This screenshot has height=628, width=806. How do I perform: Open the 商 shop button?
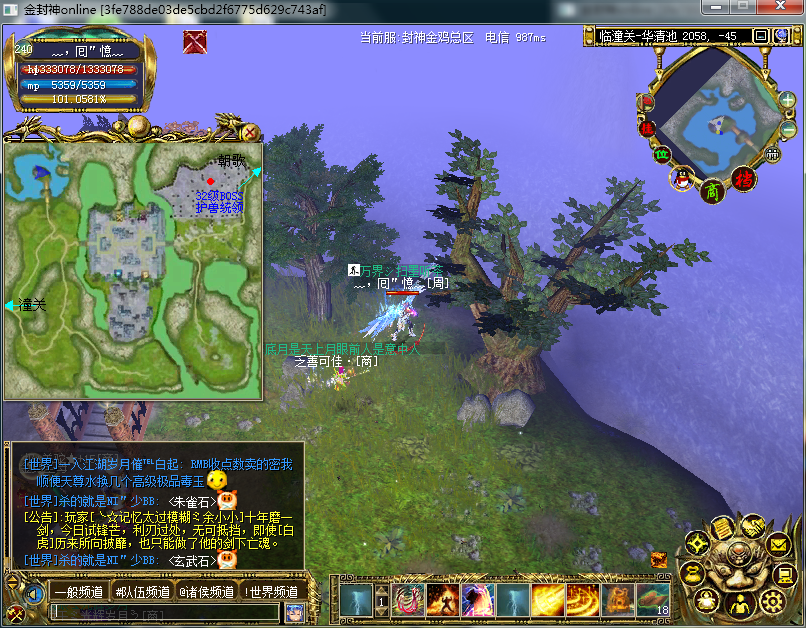[x=711, y=190]
